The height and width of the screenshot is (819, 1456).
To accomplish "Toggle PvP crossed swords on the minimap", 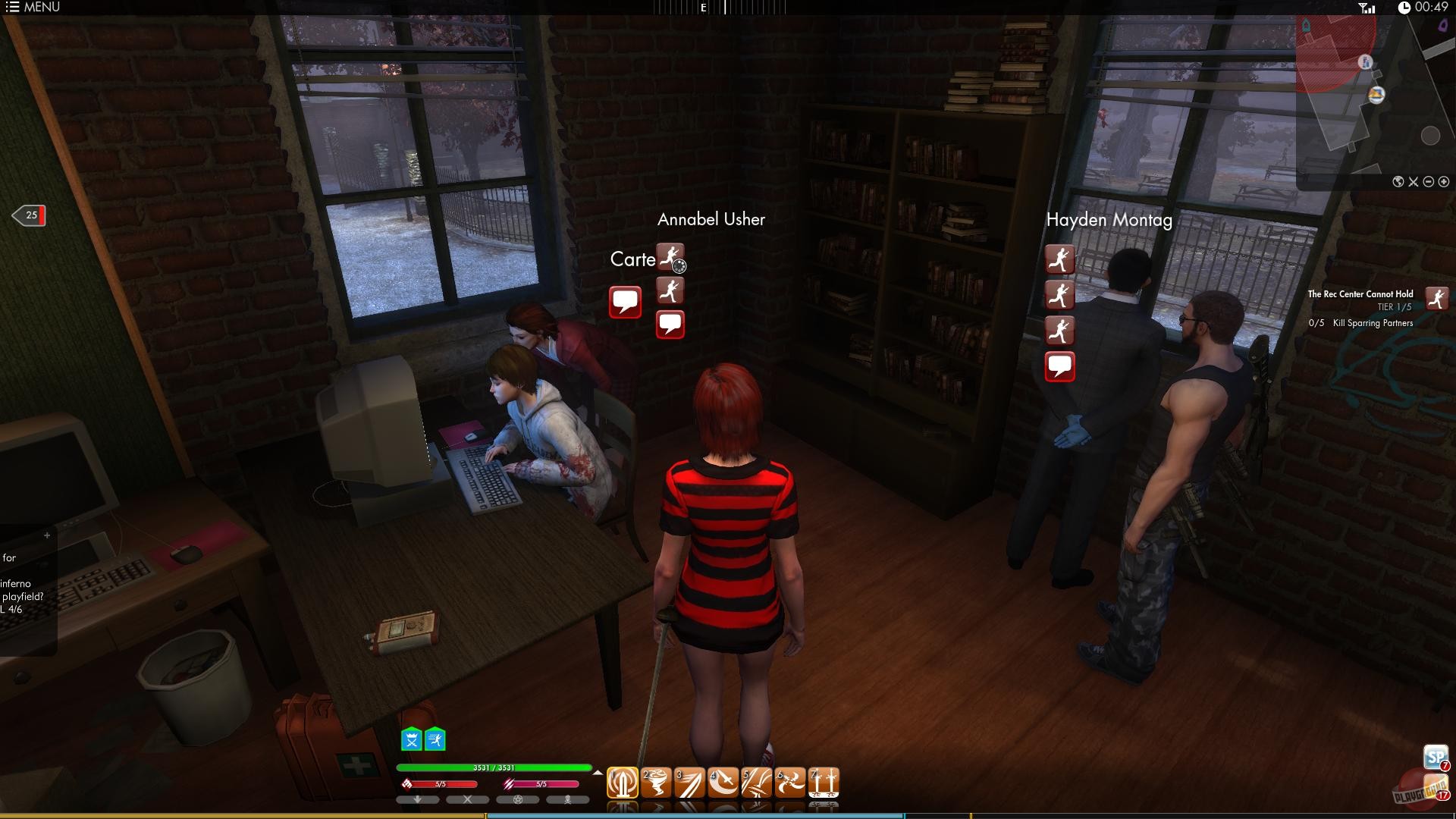I will (1414, 182).
